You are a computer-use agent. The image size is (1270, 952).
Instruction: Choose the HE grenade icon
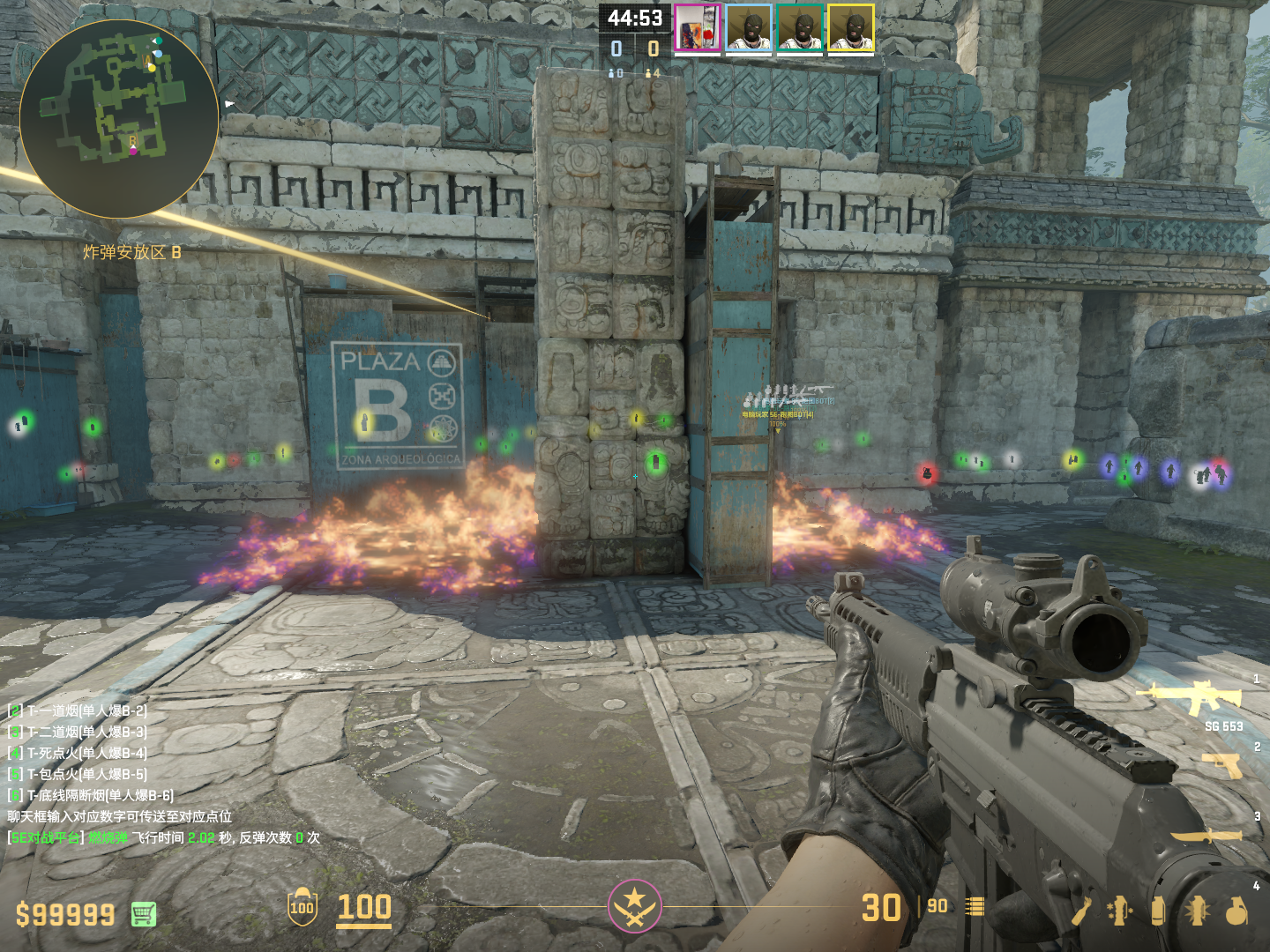pos(1236,911)
